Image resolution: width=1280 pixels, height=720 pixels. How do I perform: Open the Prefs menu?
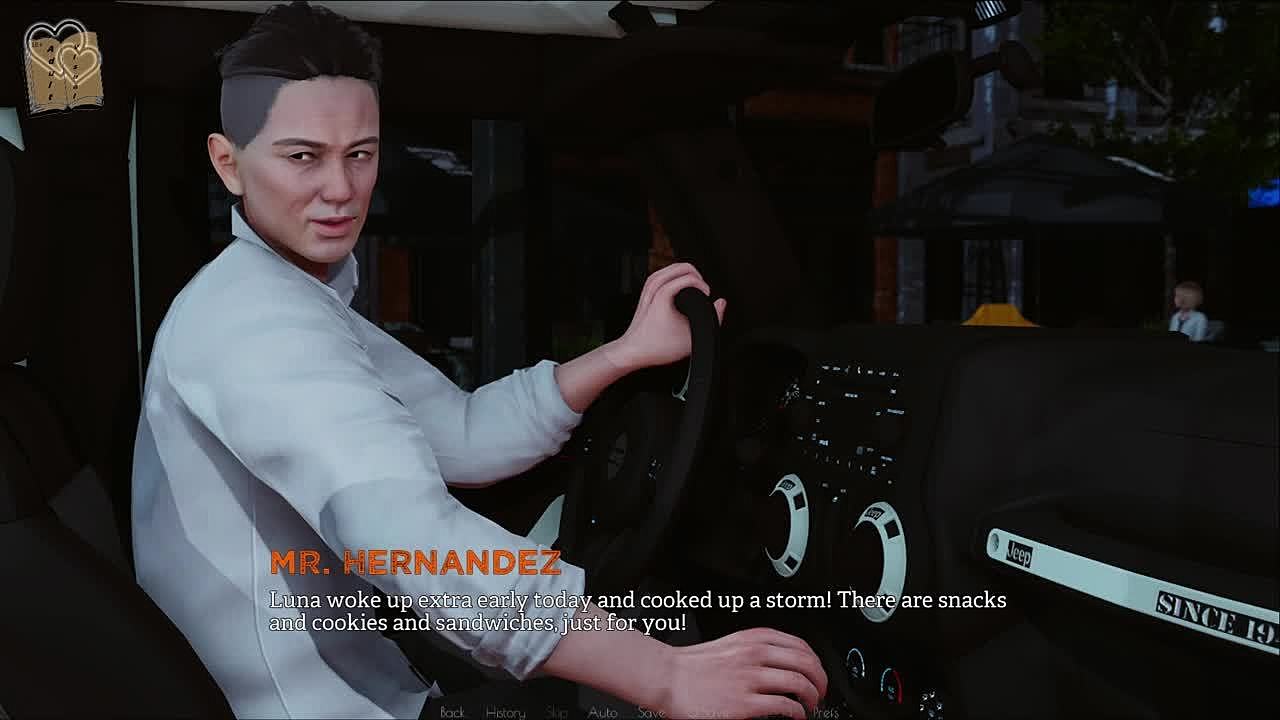tap(825, 712)
